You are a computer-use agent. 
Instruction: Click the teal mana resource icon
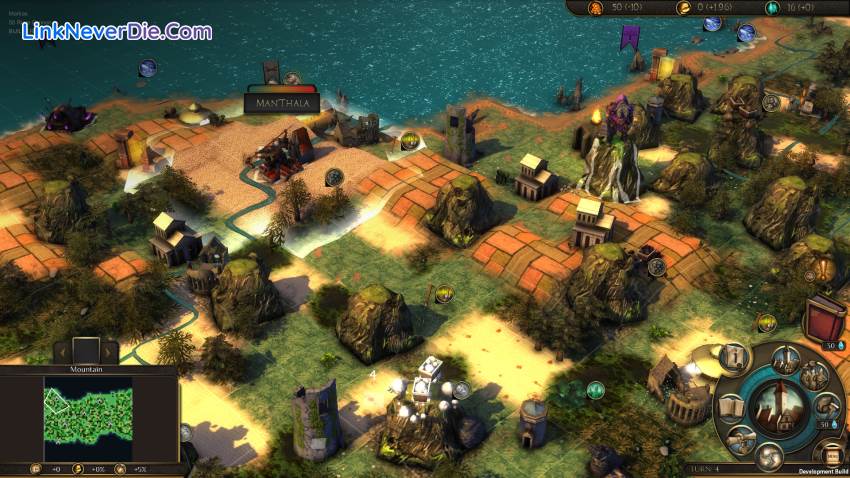[x=772, y=7]
